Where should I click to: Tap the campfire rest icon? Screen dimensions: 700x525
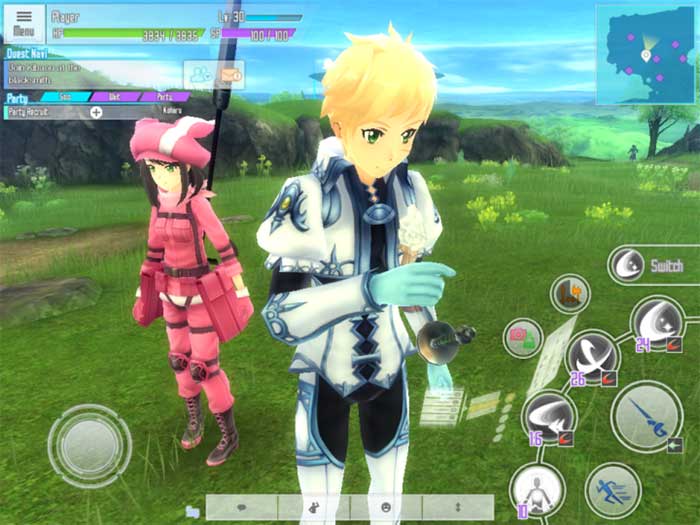570,293
